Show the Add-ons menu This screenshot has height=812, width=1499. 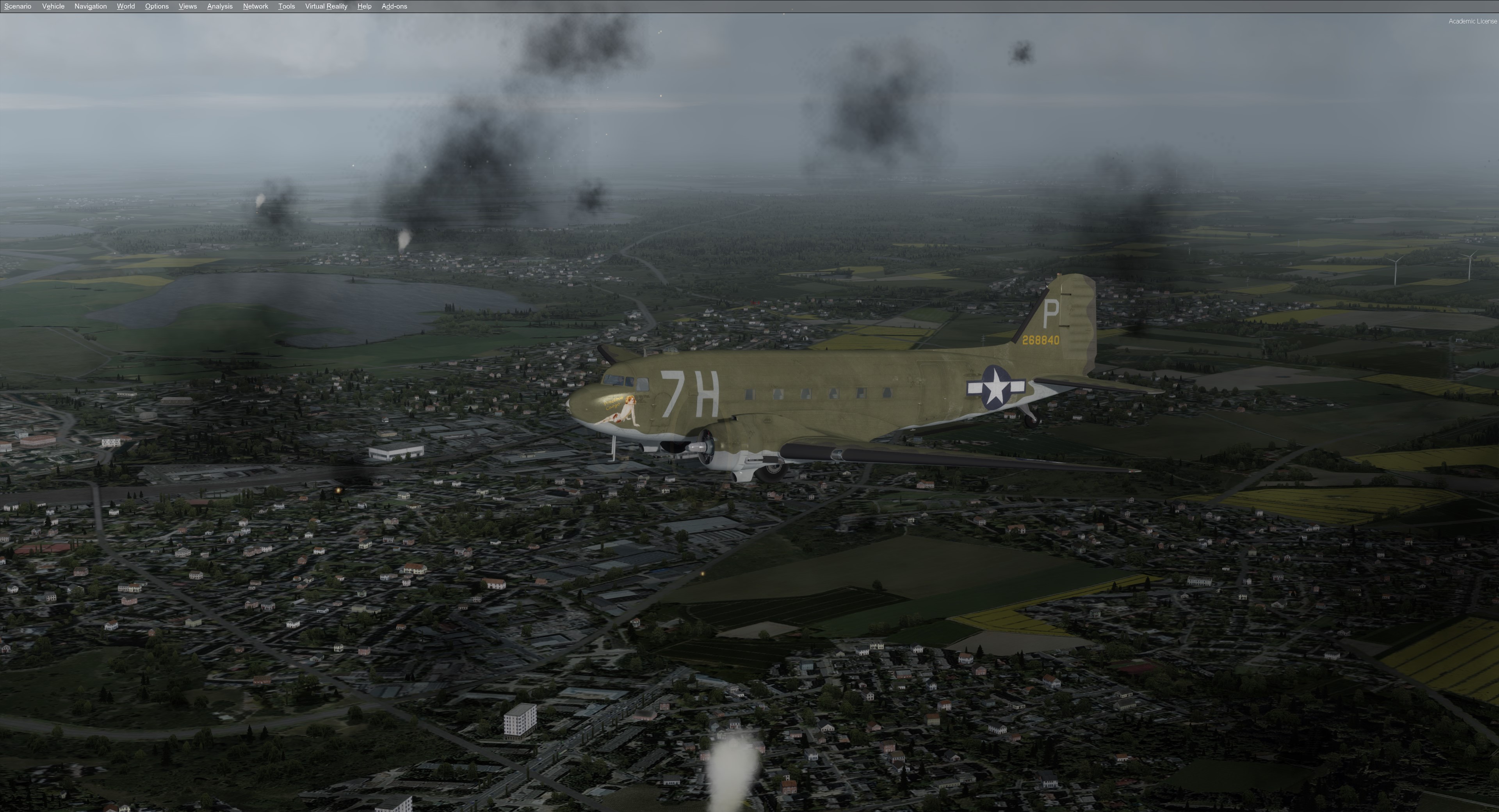click(x=394, y=6)
